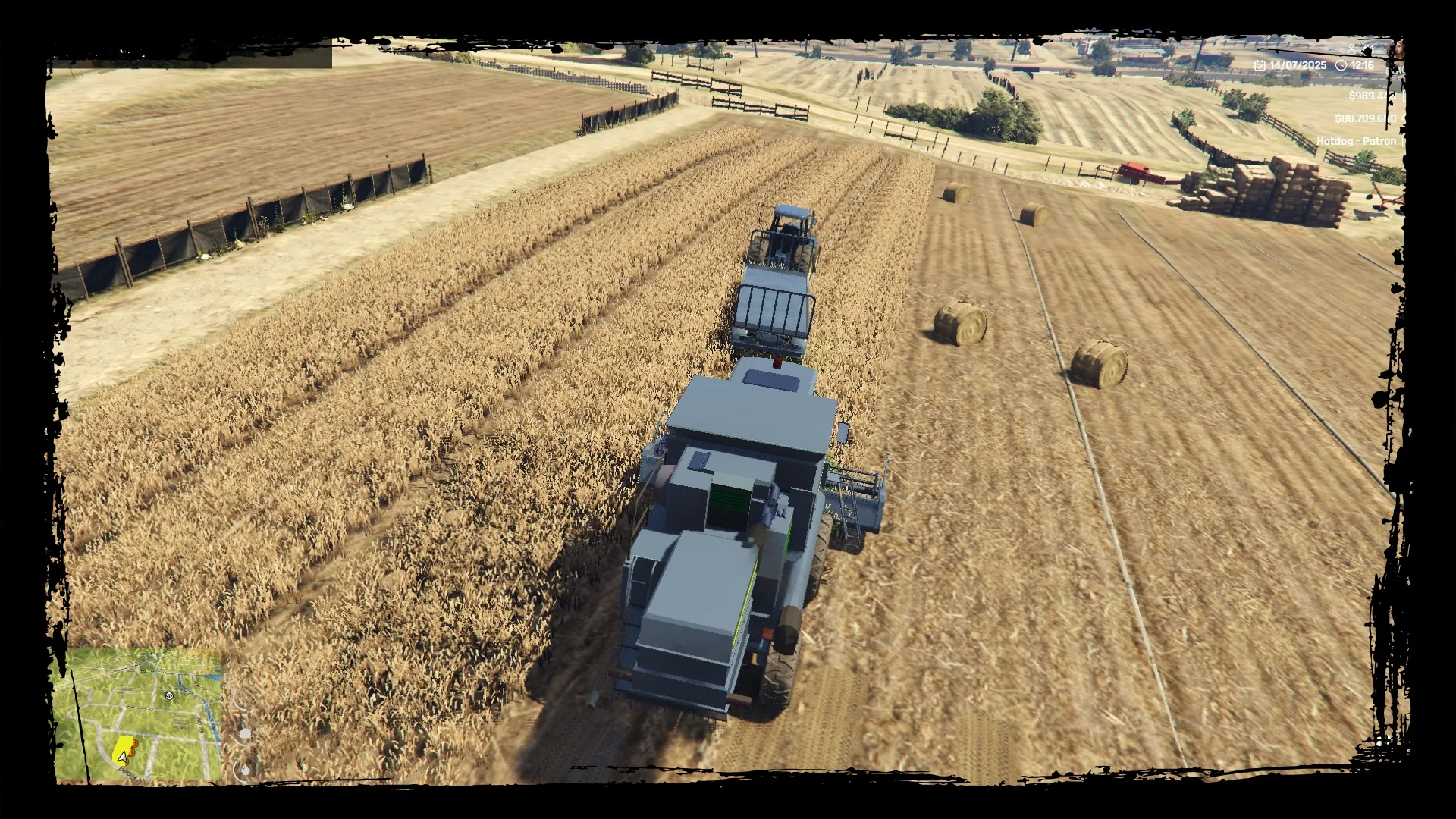This screenshot has height=819, width=1456.
Task: Click the Hotdog - Patron job label
Action: pos(1356,141)
